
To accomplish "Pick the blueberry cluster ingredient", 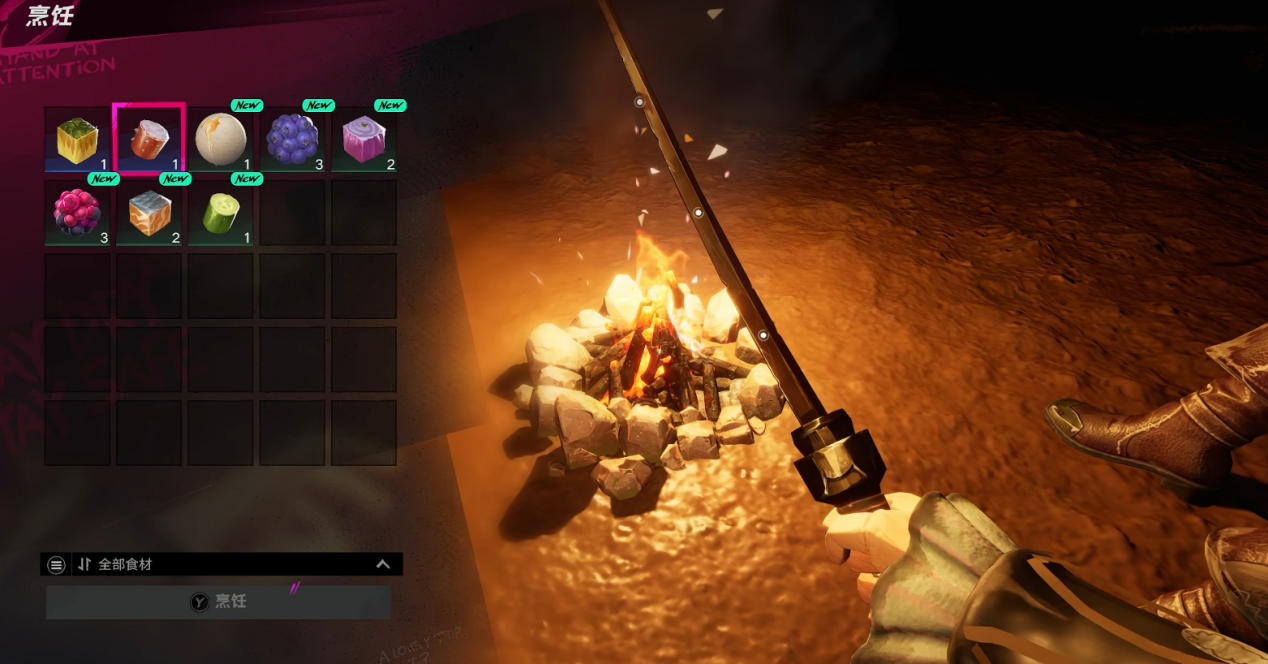I will tap(292, 139).
